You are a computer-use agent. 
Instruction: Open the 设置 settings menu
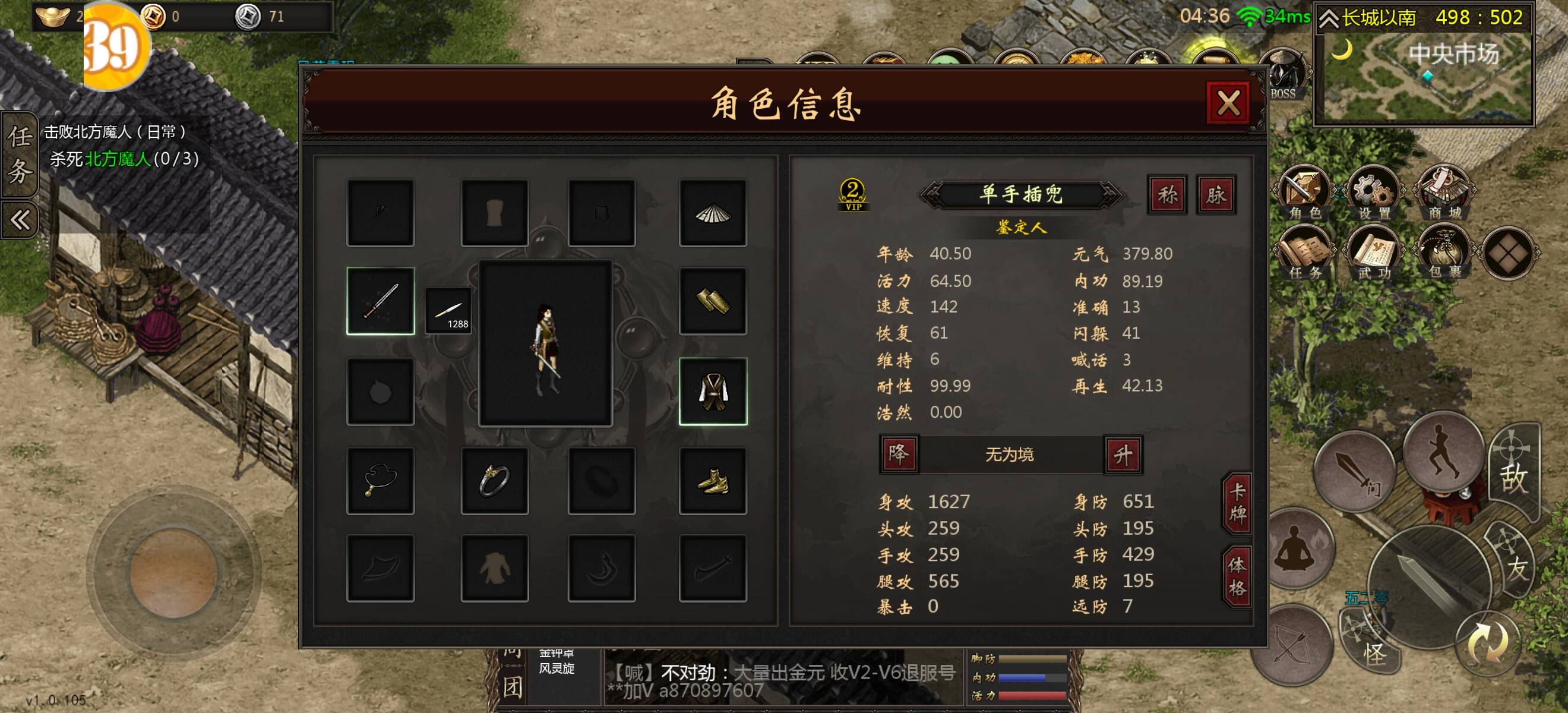tap(1374, 195)
